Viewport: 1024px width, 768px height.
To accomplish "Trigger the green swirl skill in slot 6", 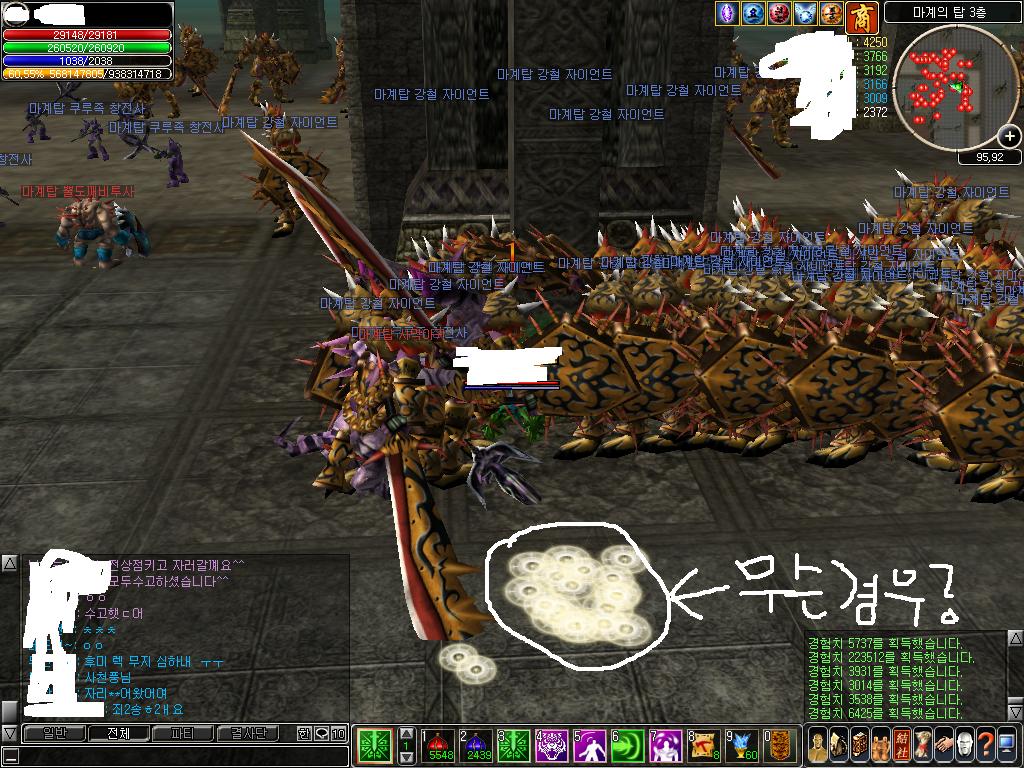I will point(627,744).
